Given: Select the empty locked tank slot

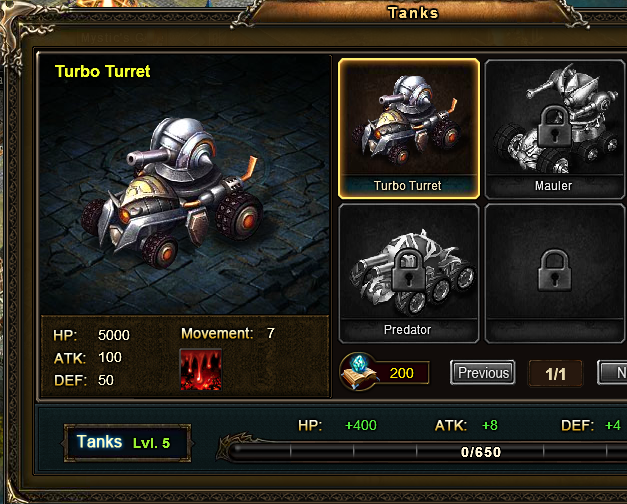Looking at the screenshot, I should (553, 272).
